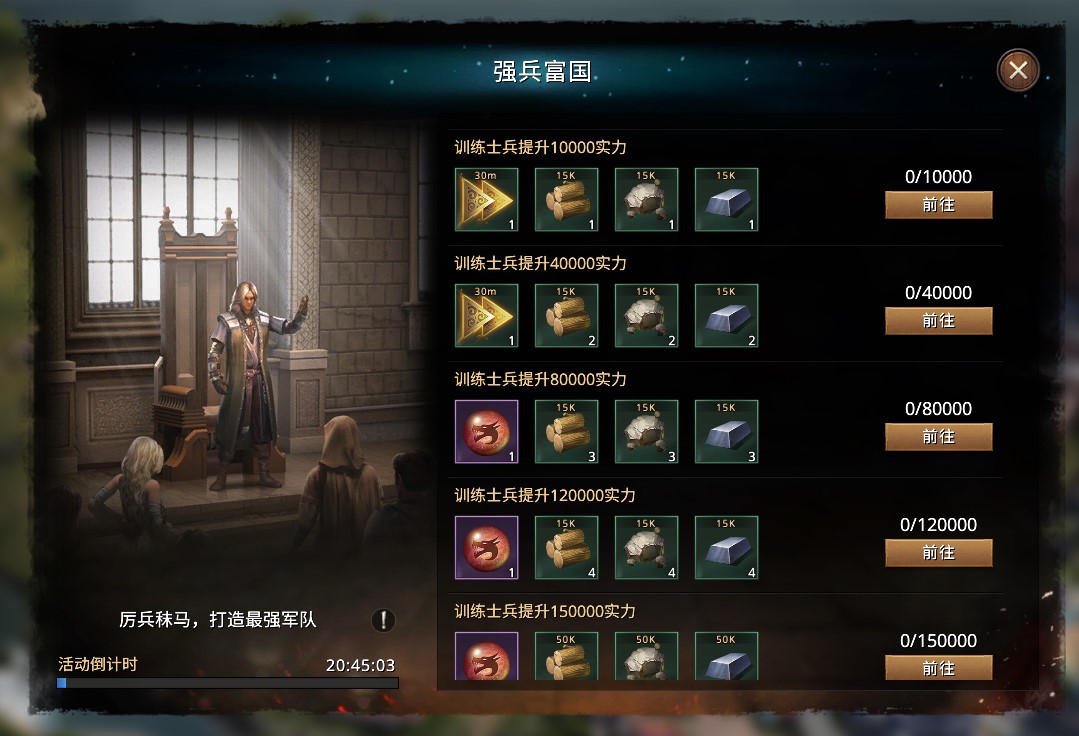Click 前往 for the 0/80000 goal
Screen dimensions: 1079x736
pyautogui.click(x=938, y=437)
